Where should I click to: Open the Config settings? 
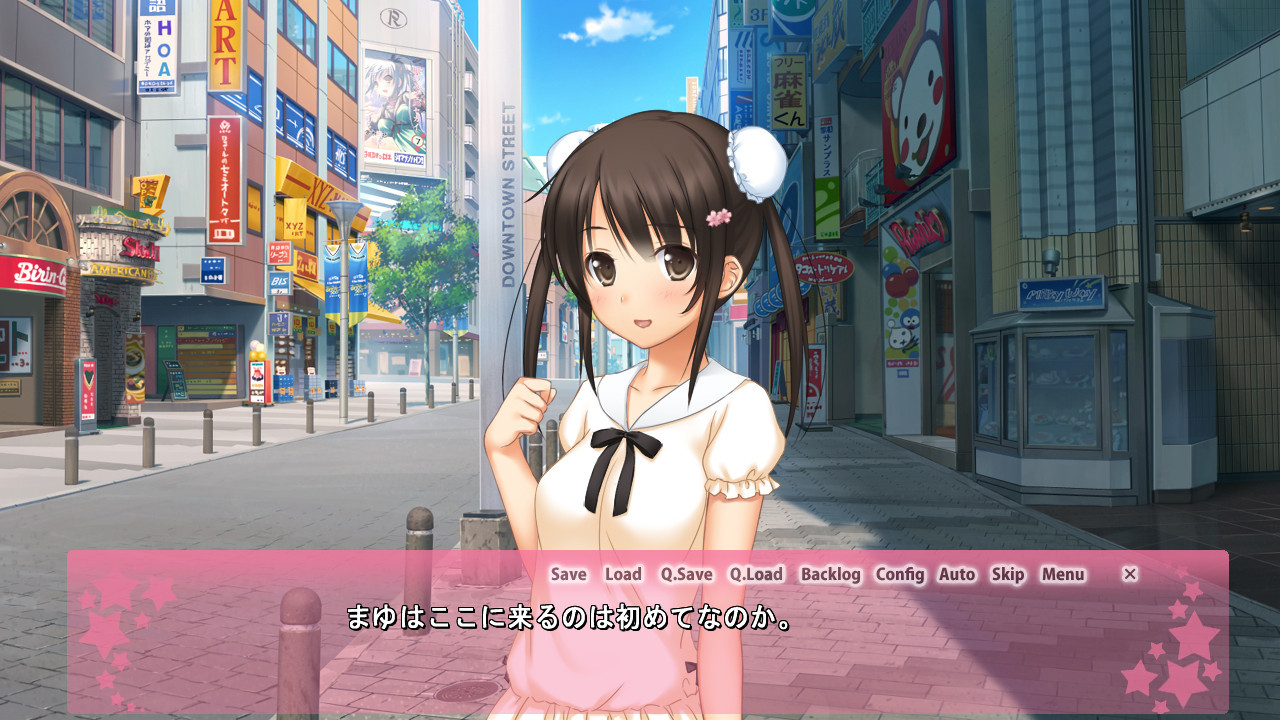tap(900, 574)
